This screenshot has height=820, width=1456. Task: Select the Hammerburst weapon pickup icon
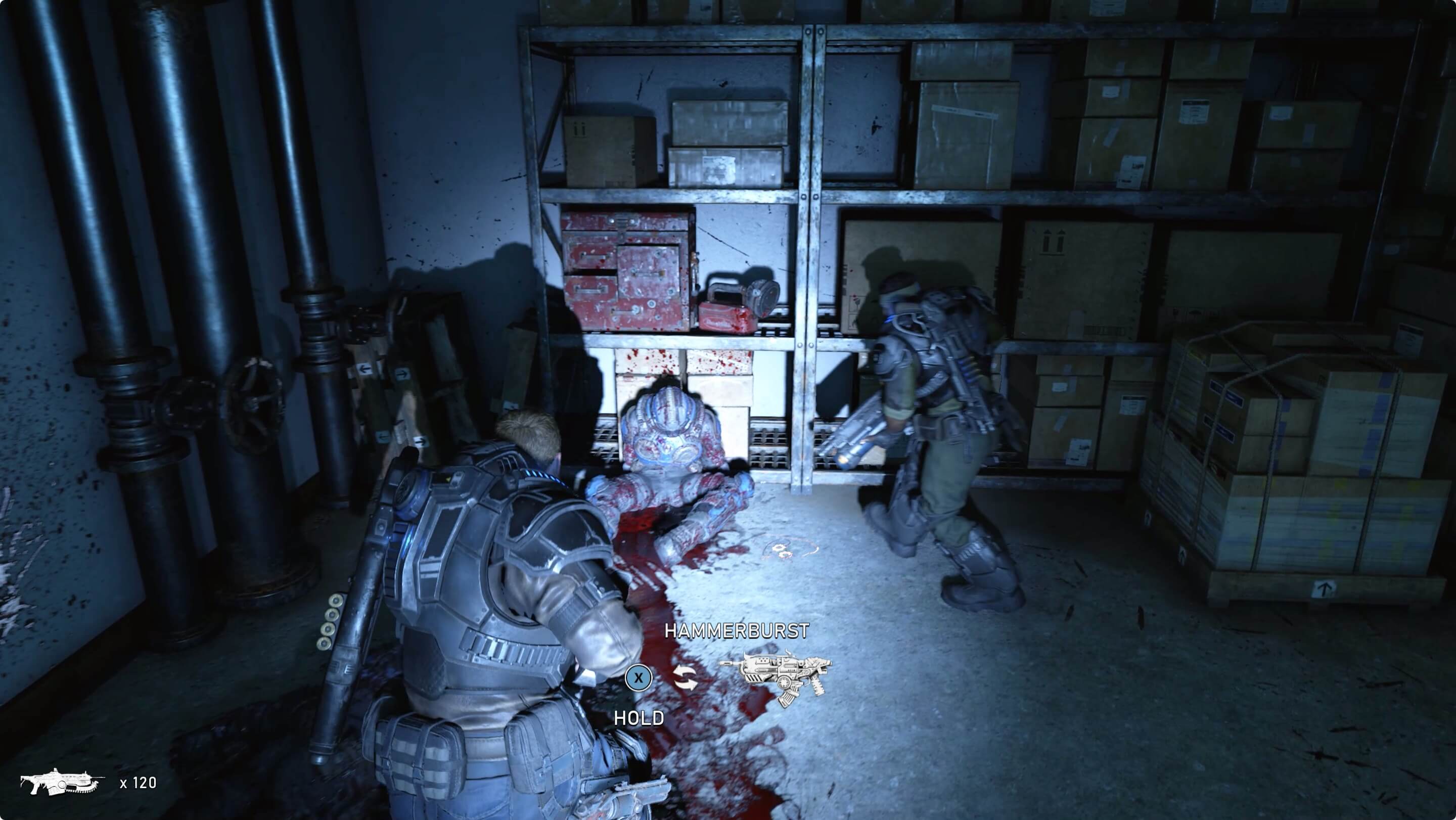[776, 677]
